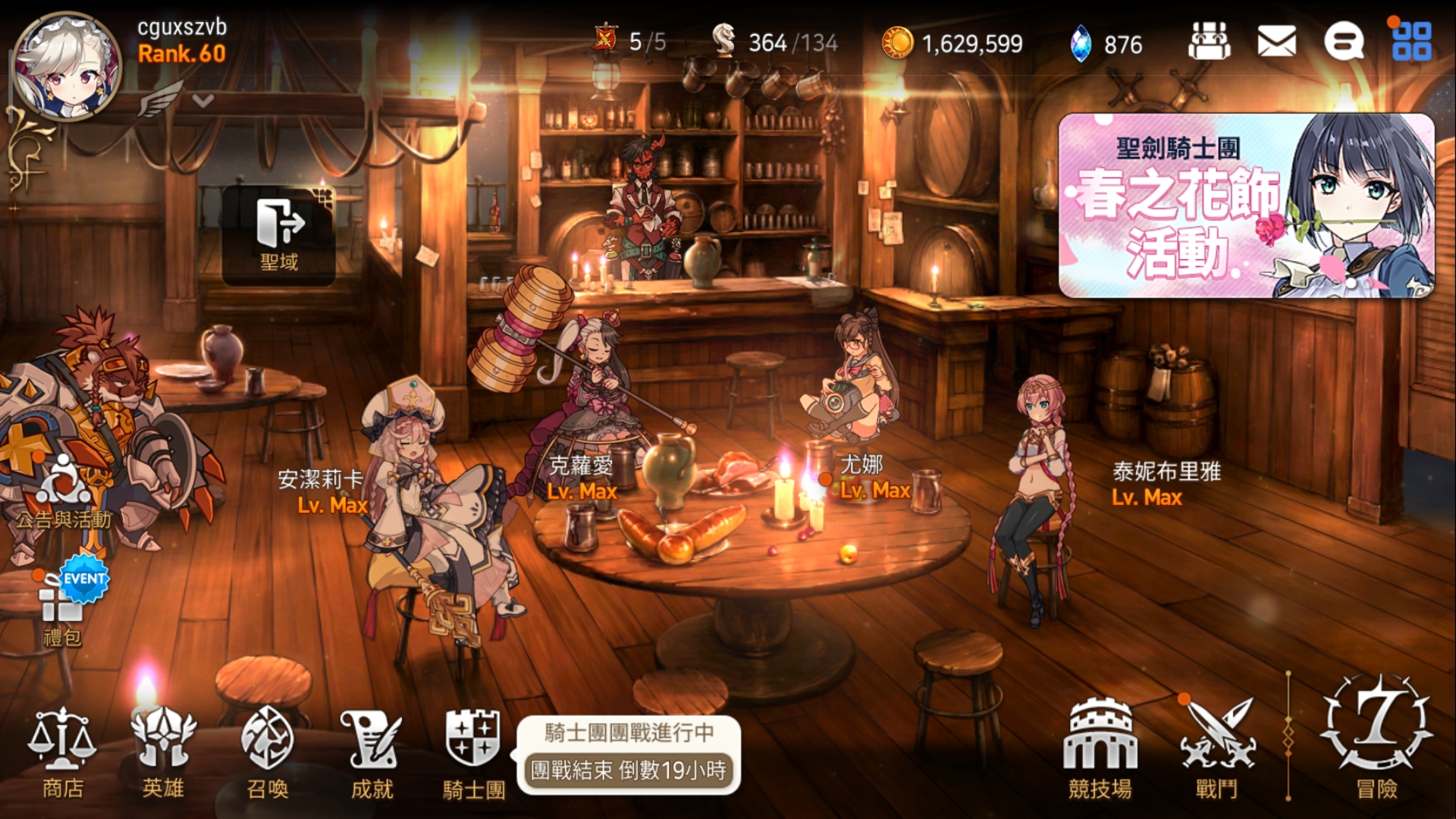
Task: Tap the guild war countdown notice bubble
Action: pos(628,755)
